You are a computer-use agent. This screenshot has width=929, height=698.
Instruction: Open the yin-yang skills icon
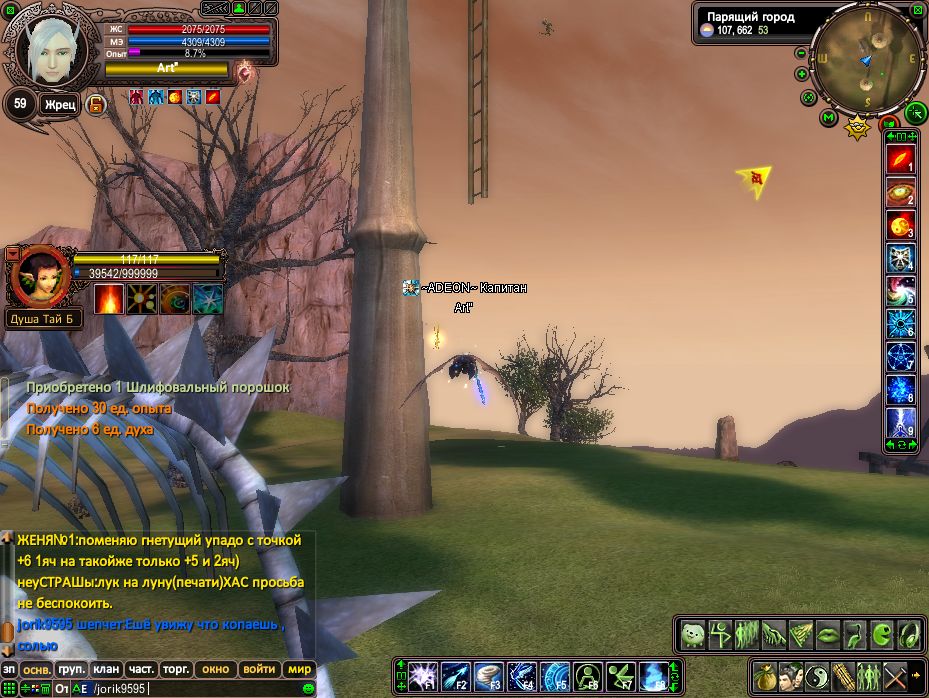816,675
